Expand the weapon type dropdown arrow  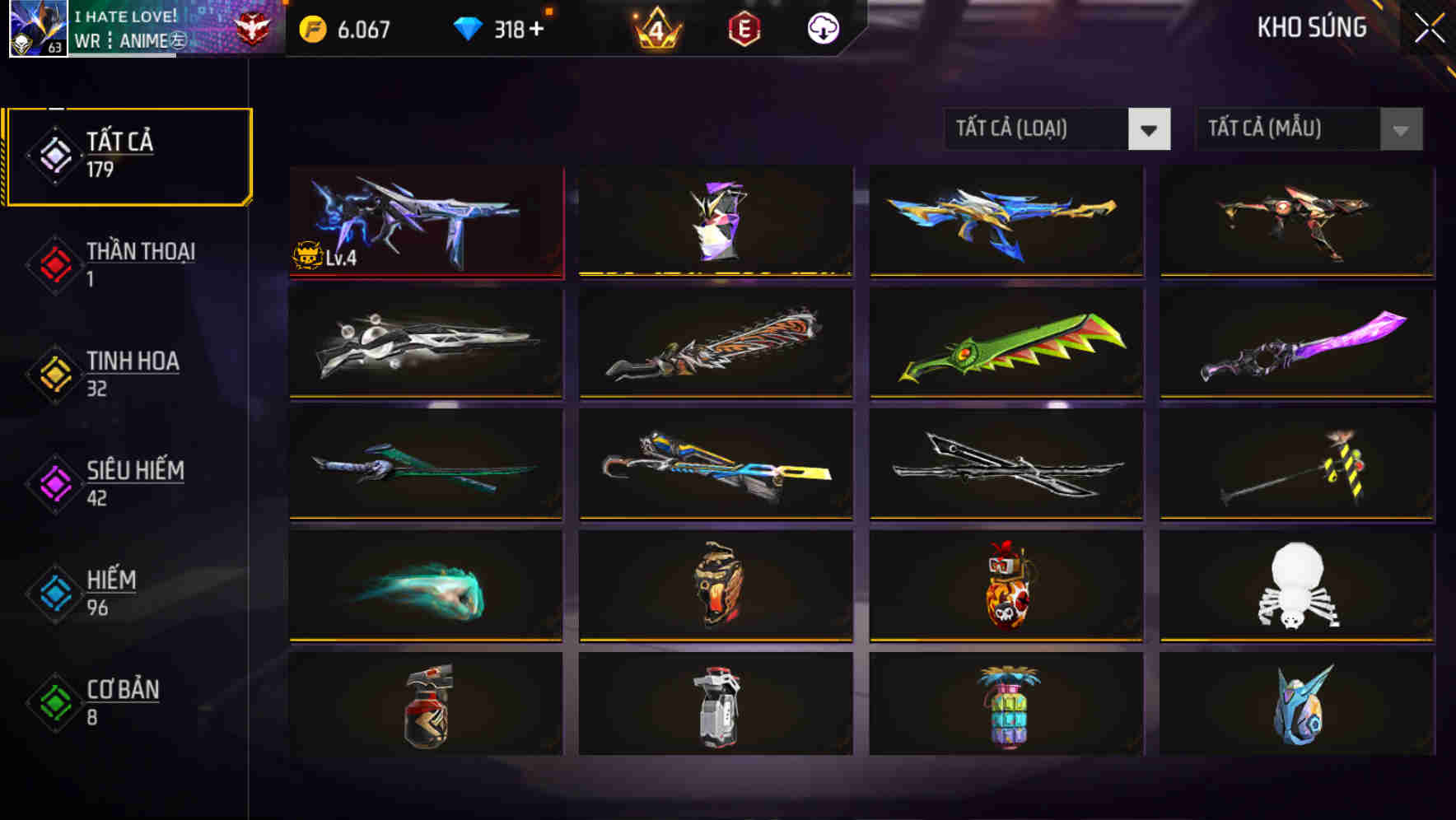click(1150, 129)
